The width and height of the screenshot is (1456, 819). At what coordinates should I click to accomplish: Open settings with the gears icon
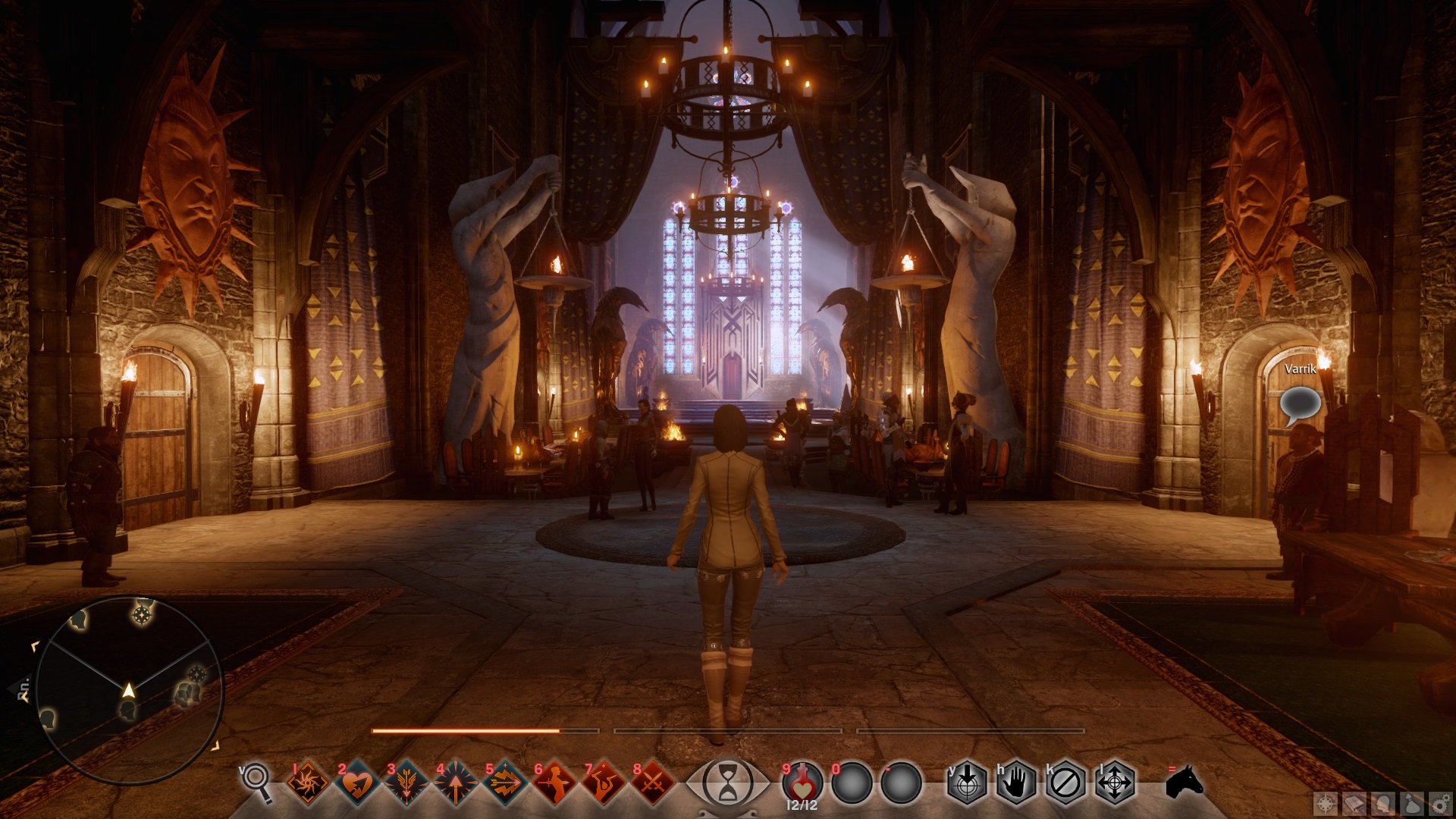(1440, 804)
